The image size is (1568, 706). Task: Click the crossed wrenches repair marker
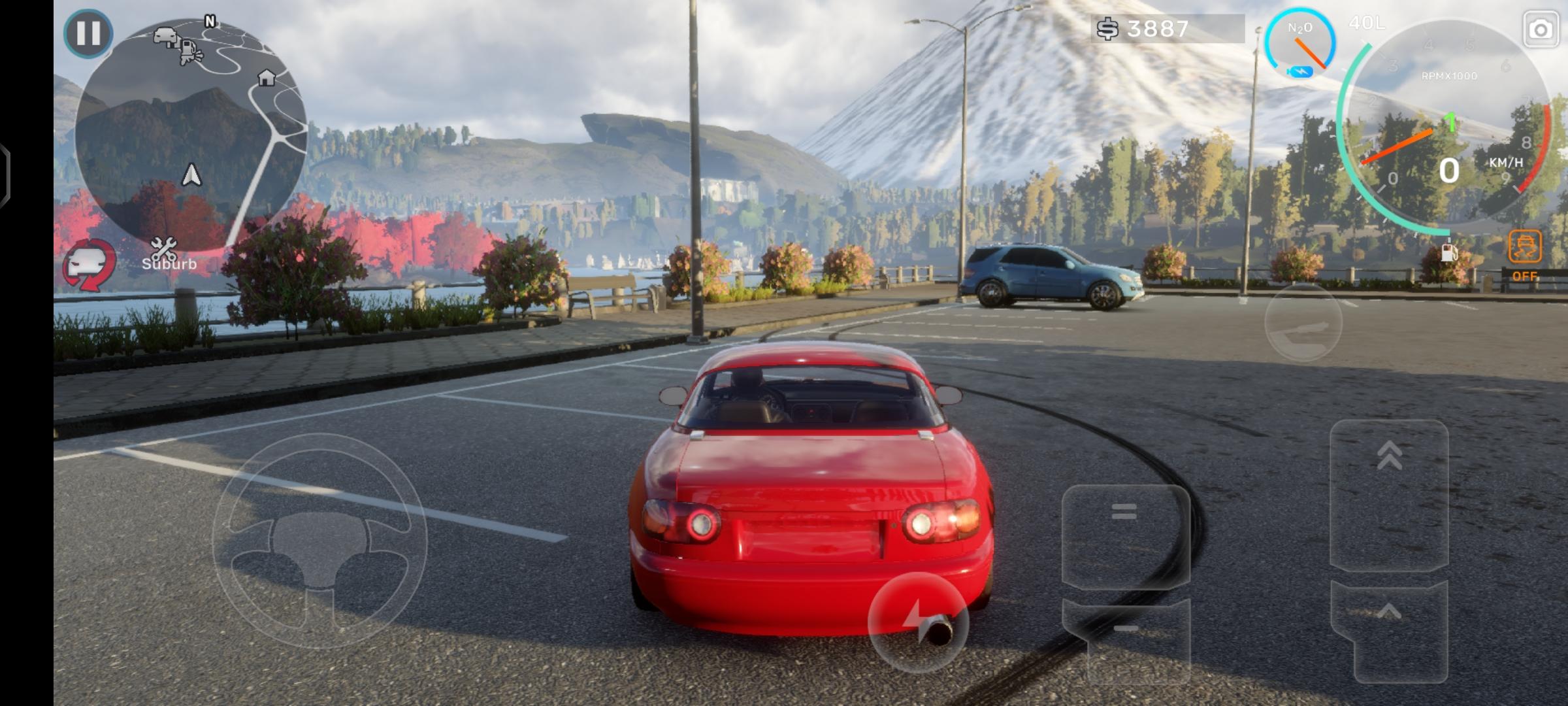coord(163,248)
